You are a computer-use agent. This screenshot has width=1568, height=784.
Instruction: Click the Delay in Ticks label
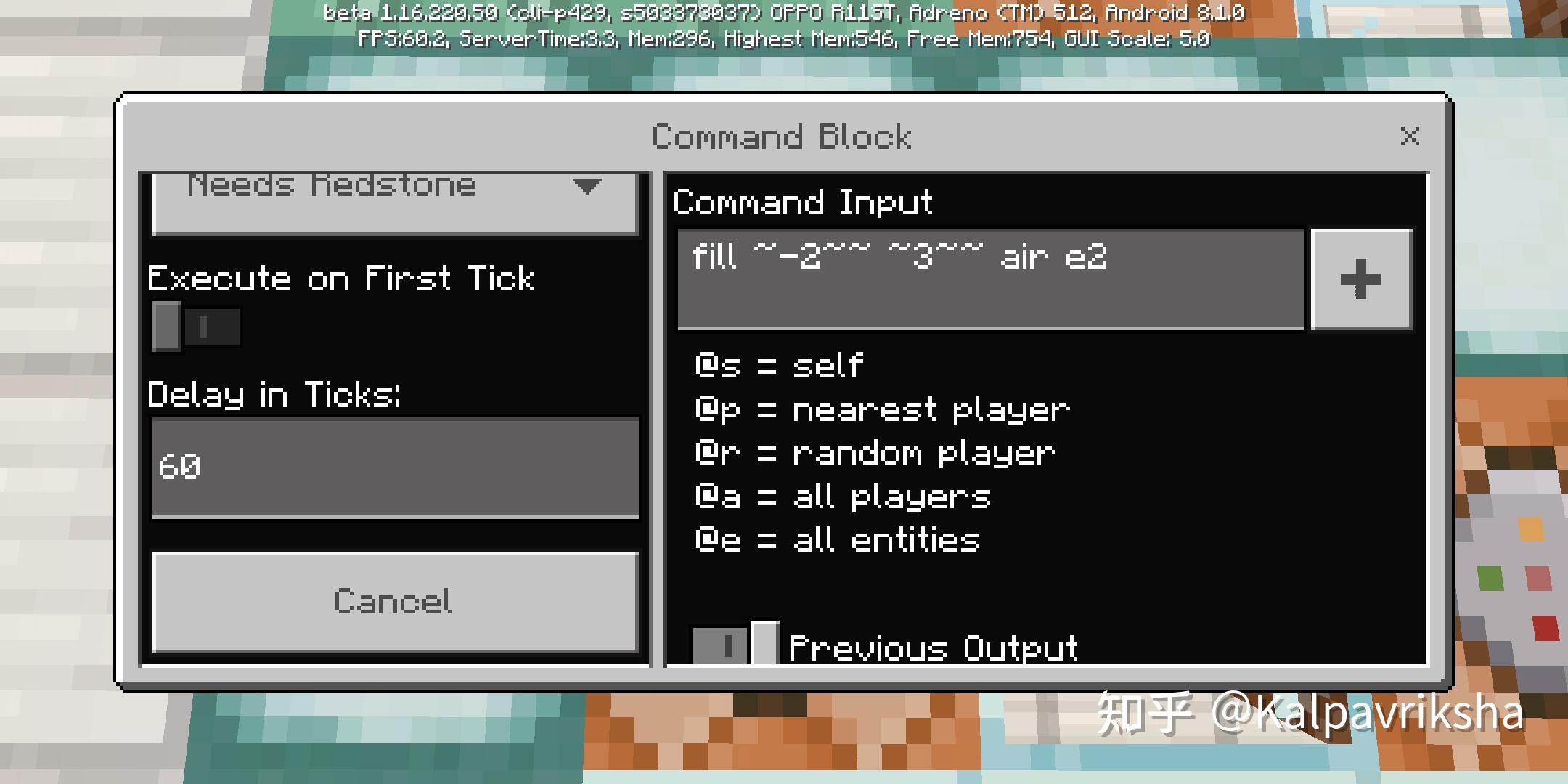(x=274, y=396)
